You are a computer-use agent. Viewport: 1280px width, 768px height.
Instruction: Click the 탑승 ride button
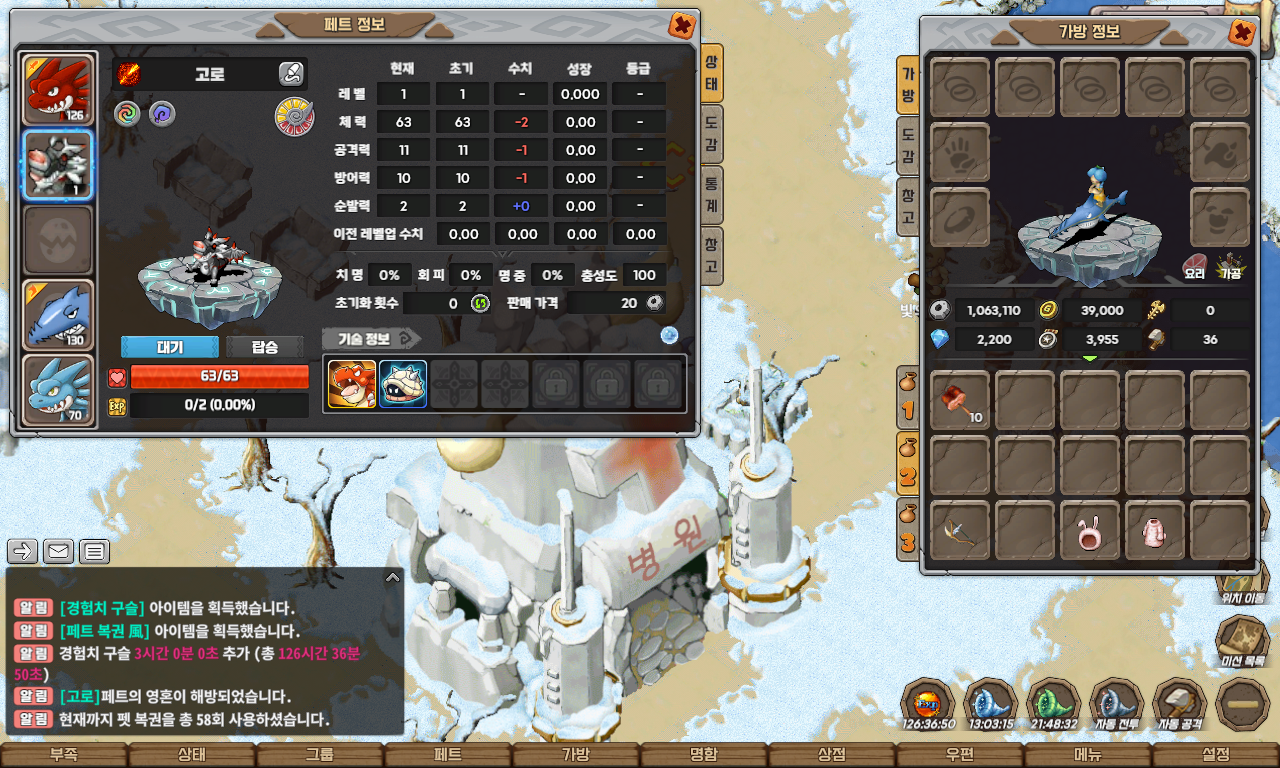pos(264,347)
